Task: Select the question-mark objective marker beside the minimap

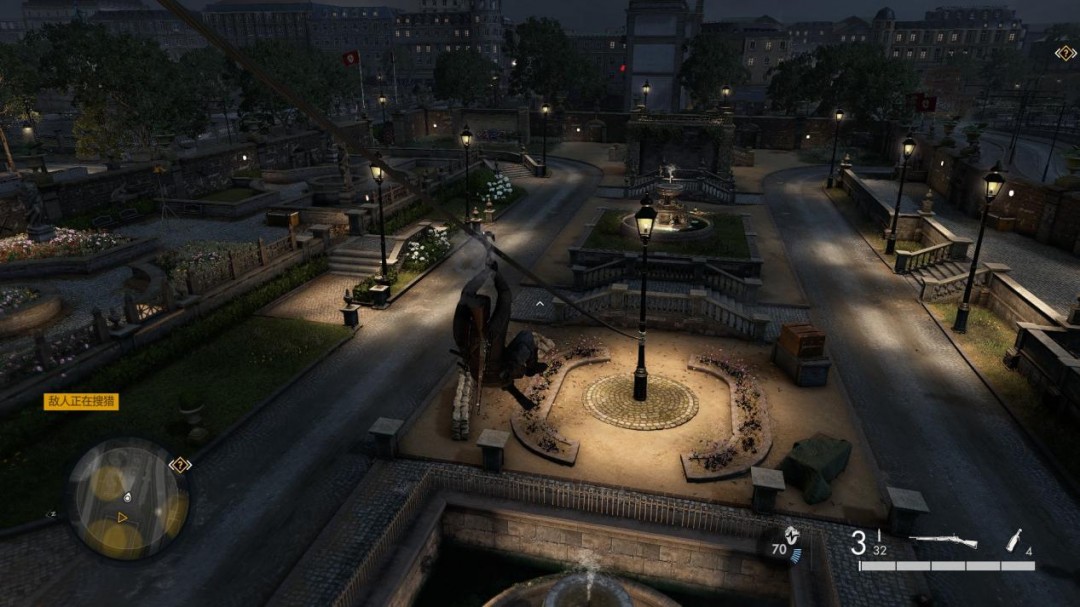Action: click(x=180, y=464)
